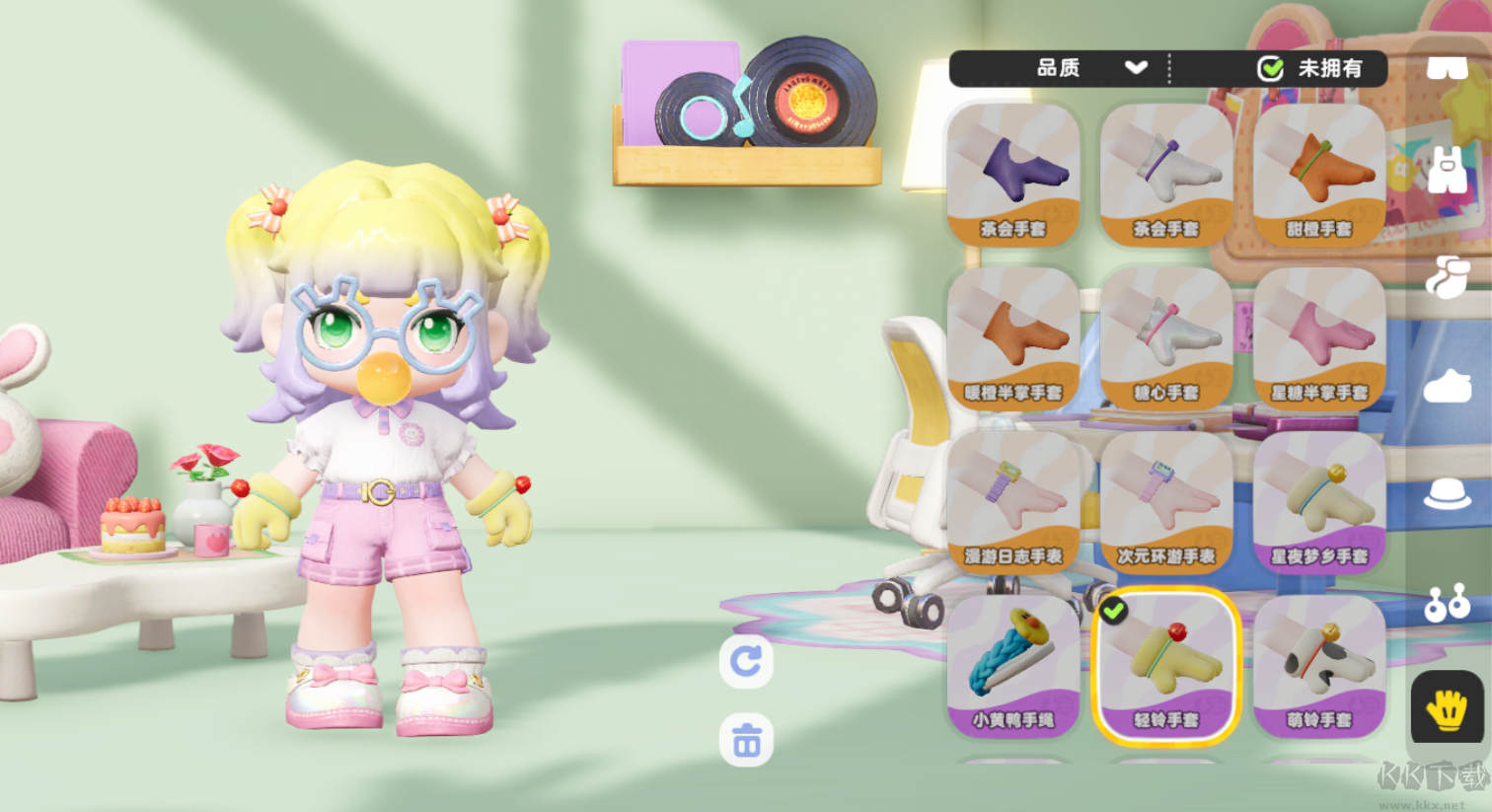Reset the character view with the rotate arrow
This screenshot has height=812, width=1492.
[746, 660]
